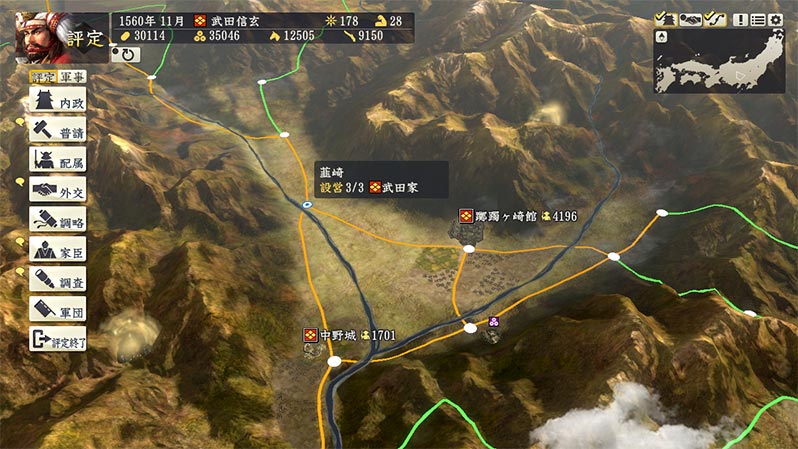Open the 配属 assignment menu
Viewport: 798px width, 449px height.
[x=57, y=160]
